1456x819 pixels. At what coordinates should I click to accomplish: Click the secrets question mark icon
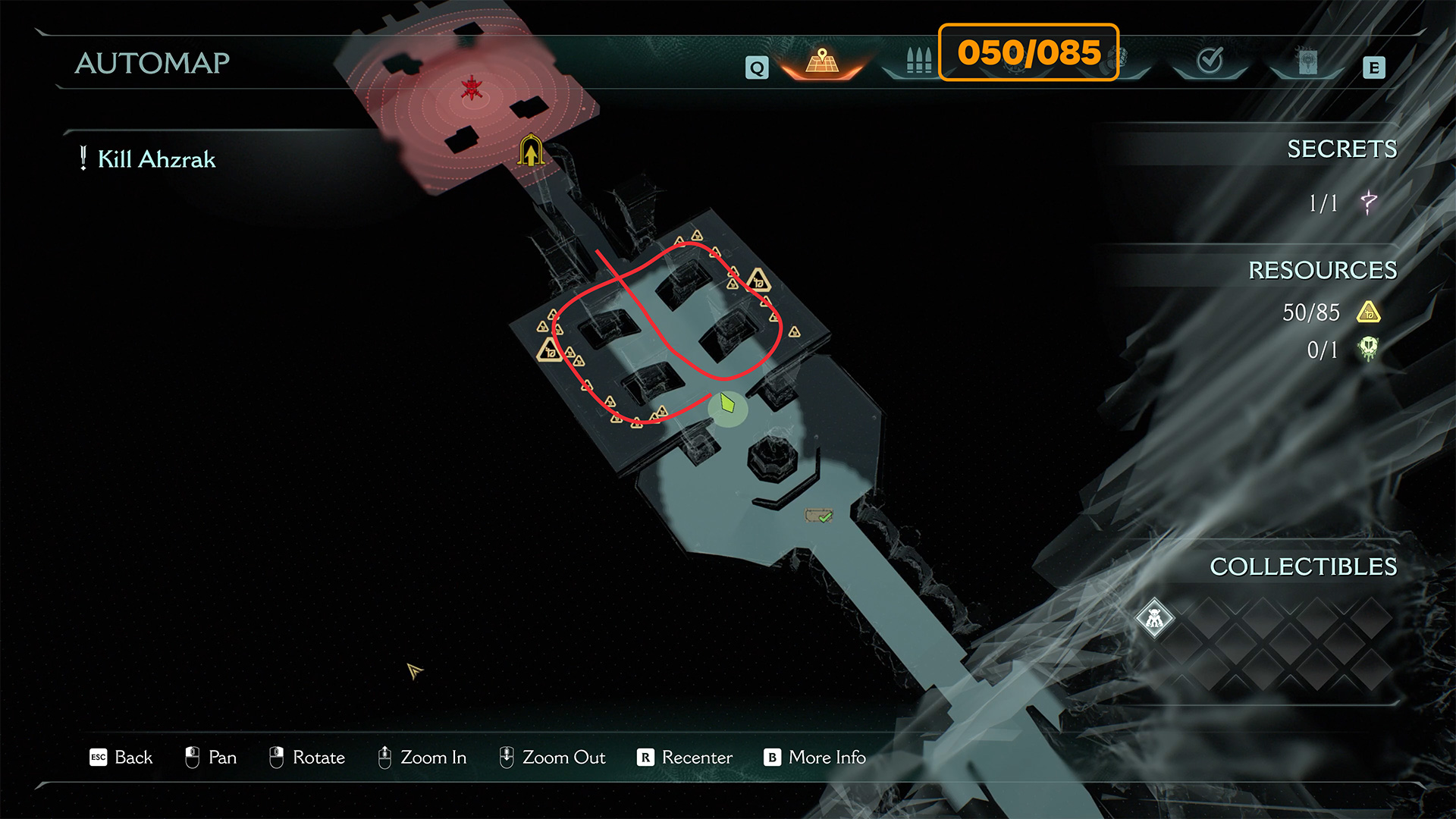coord(1369,202)
